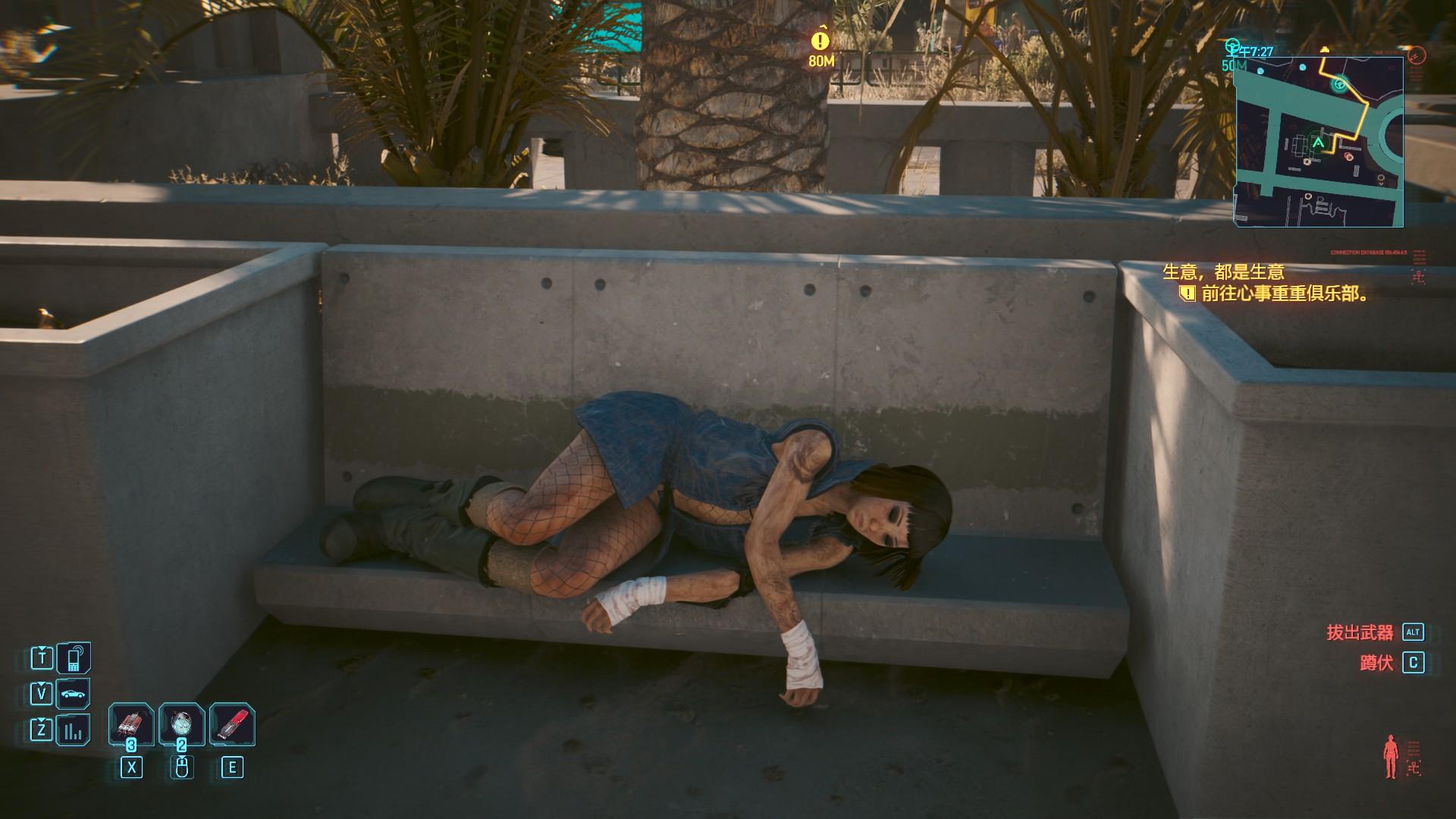Open the minimap
The height and width of the screenshot is (819, 1456).
(1319, 141)
